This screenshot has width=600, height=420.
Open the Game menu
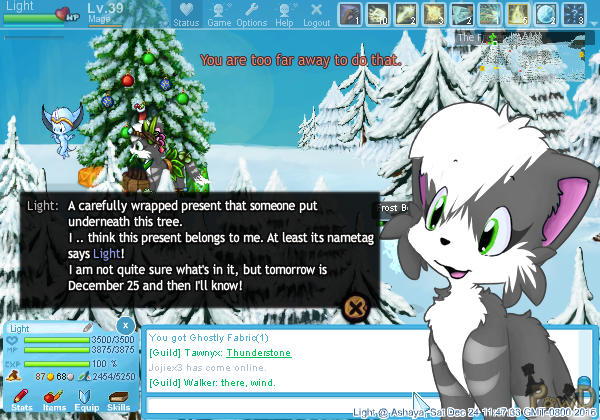coord(218,15)
